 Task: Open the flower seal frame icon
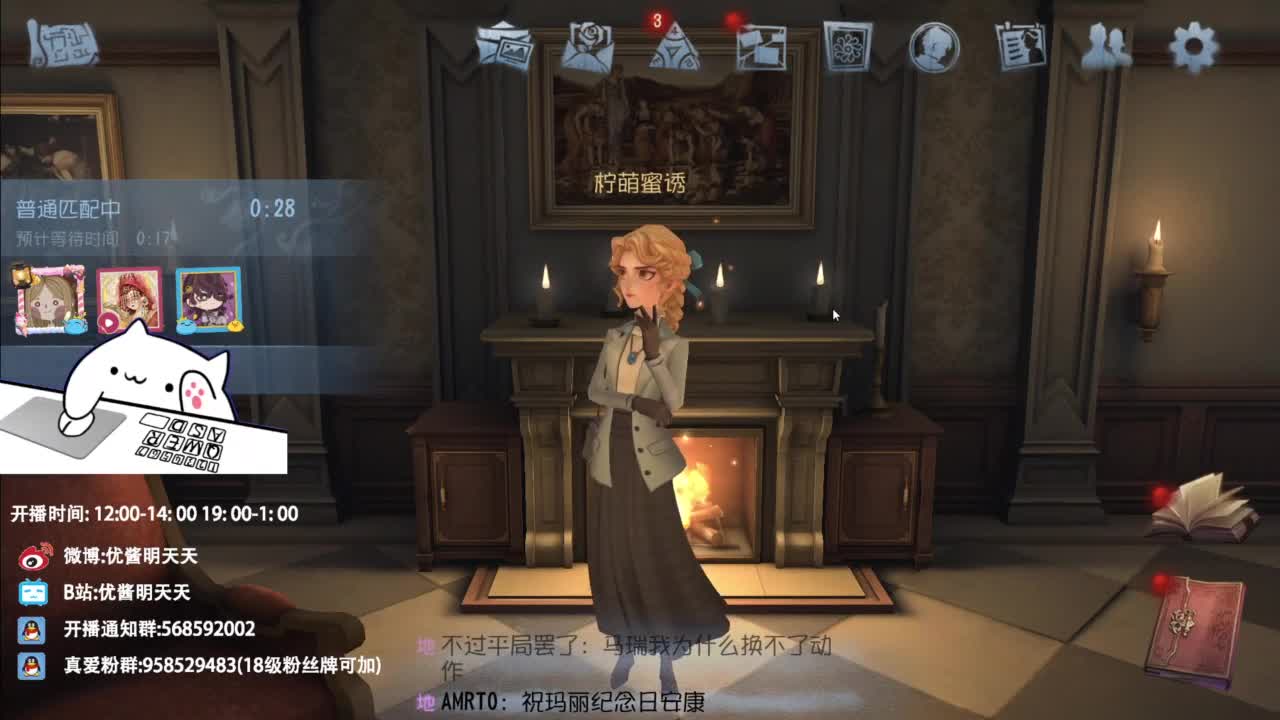pyautogui.click(x=846, y=47)
